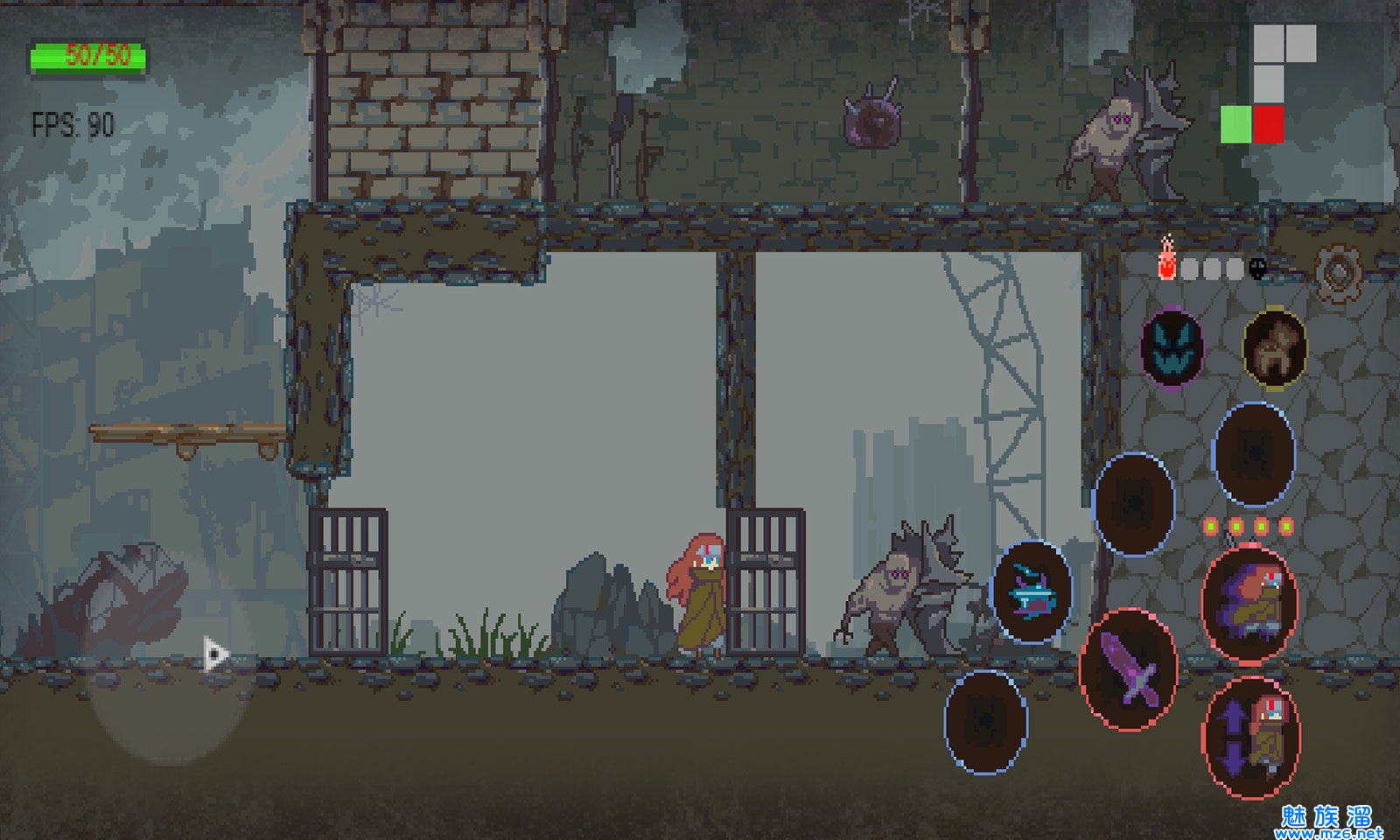Use the blue anvil skill button
This screenshot has width=1400, height=840.
pos(1032,592)
